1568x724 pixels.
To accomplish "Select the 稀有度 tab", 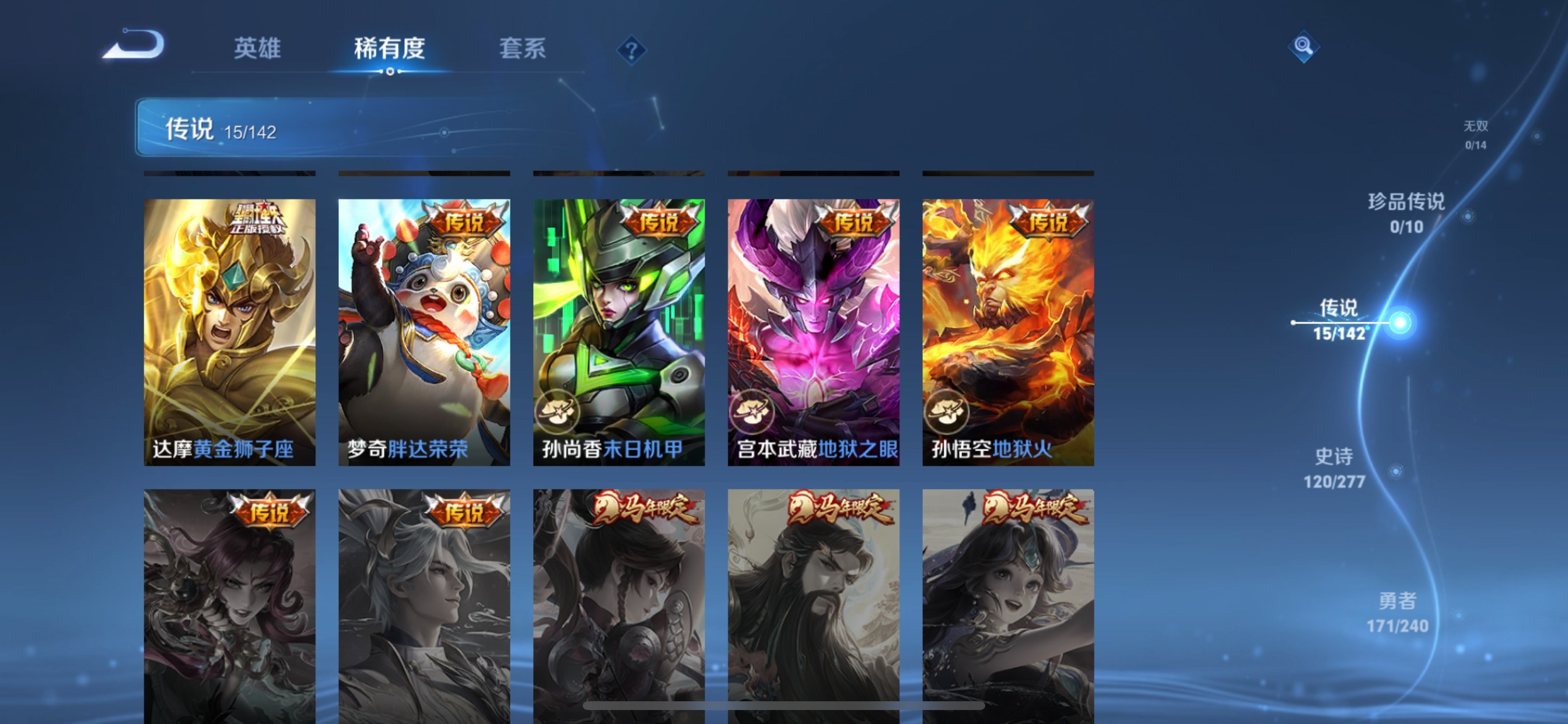I will [x=390, y=50].
